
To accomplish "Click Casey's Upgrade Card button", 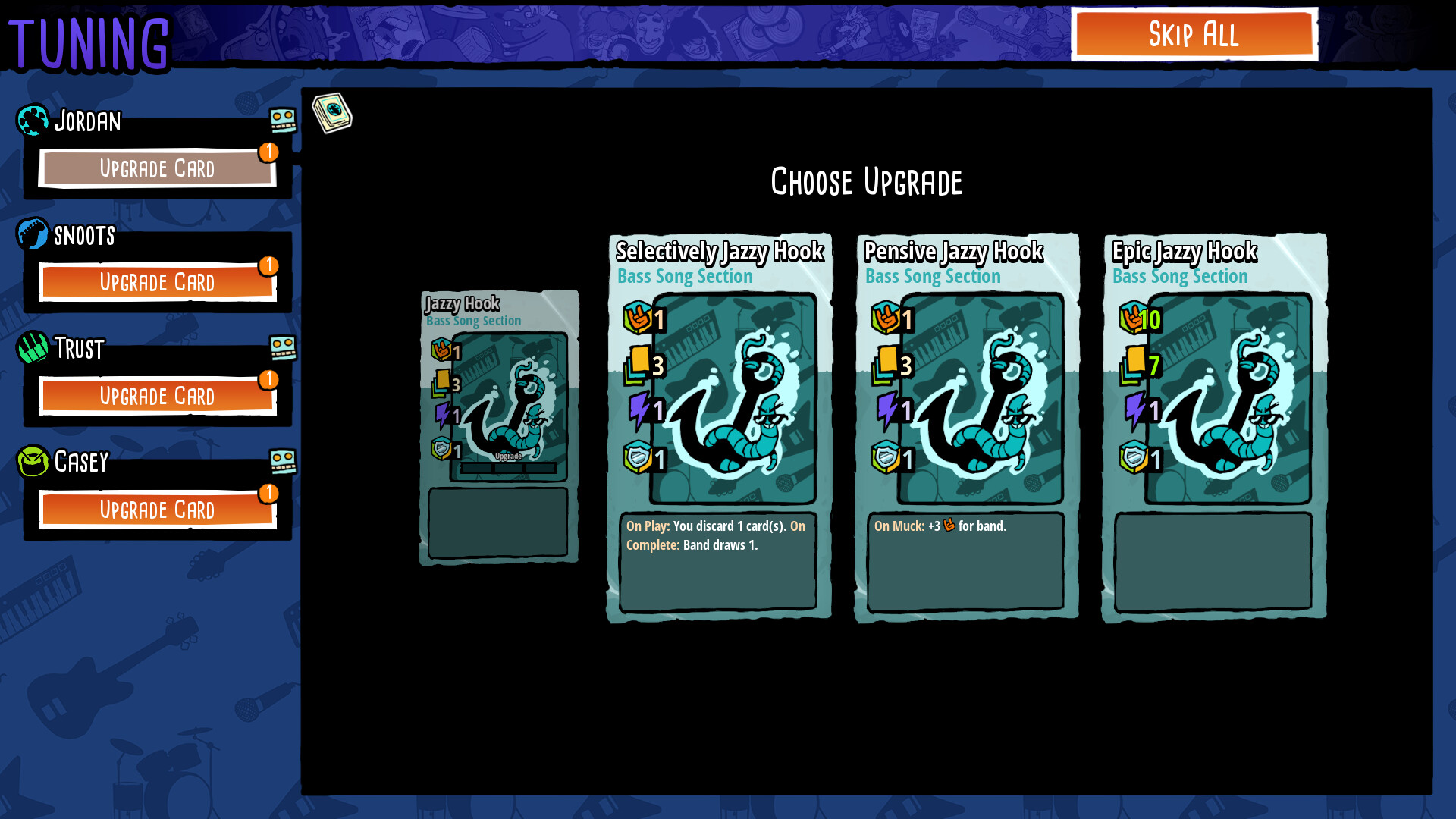I will [x=157, y=510].
